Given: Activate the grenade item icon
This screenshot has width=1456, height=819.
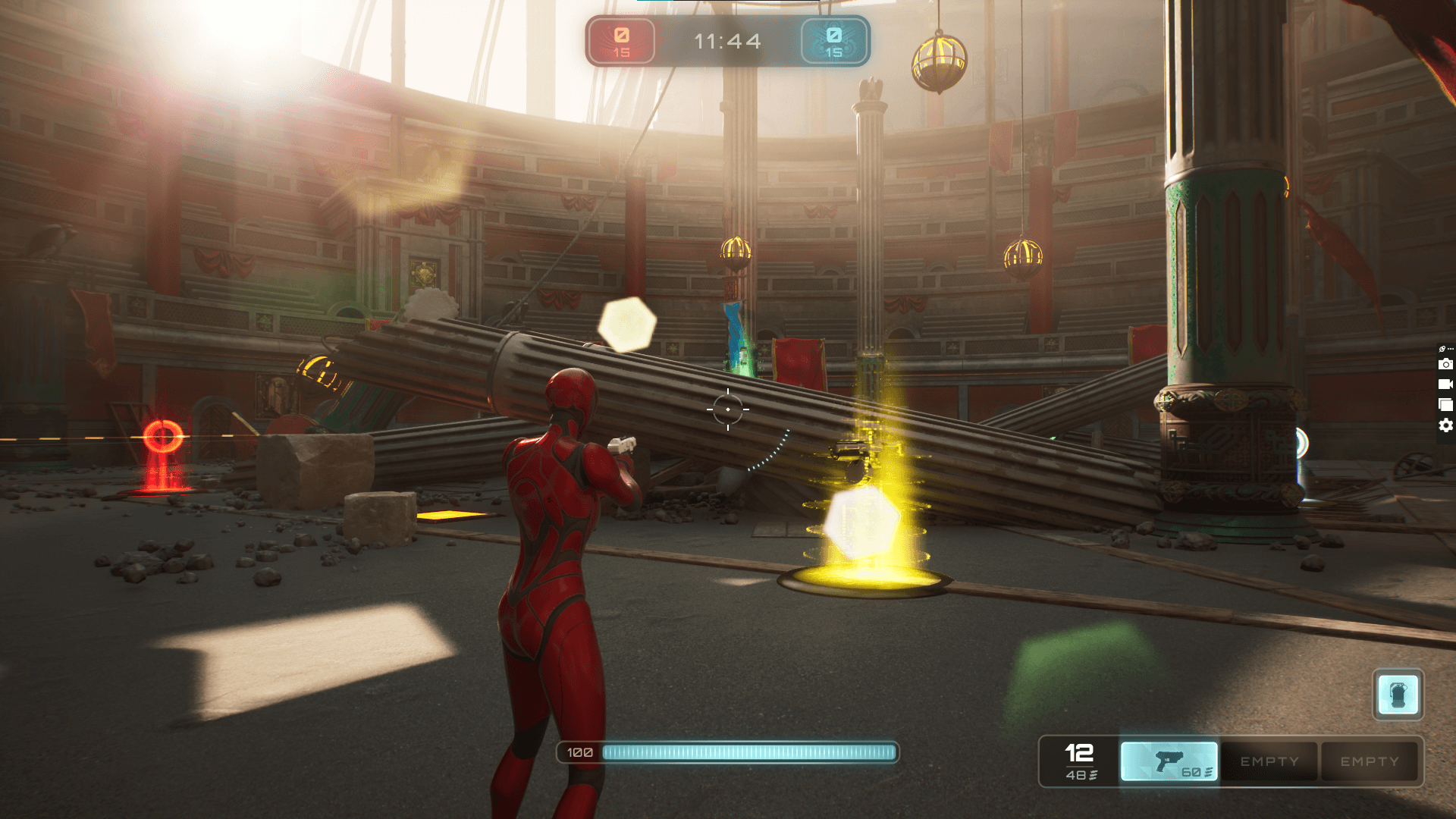Looking at the screenshot, I should pyautogui.click(x=1398, y=694).
